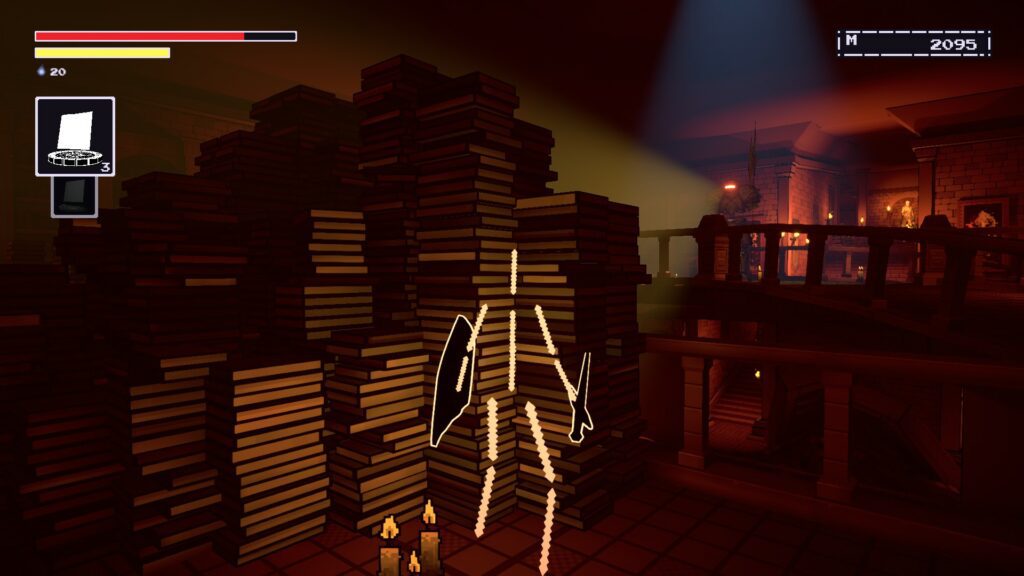Screen dimensions: 1024x576
Task: Select the dimmed secondary item slot
Action: (75, 196)
